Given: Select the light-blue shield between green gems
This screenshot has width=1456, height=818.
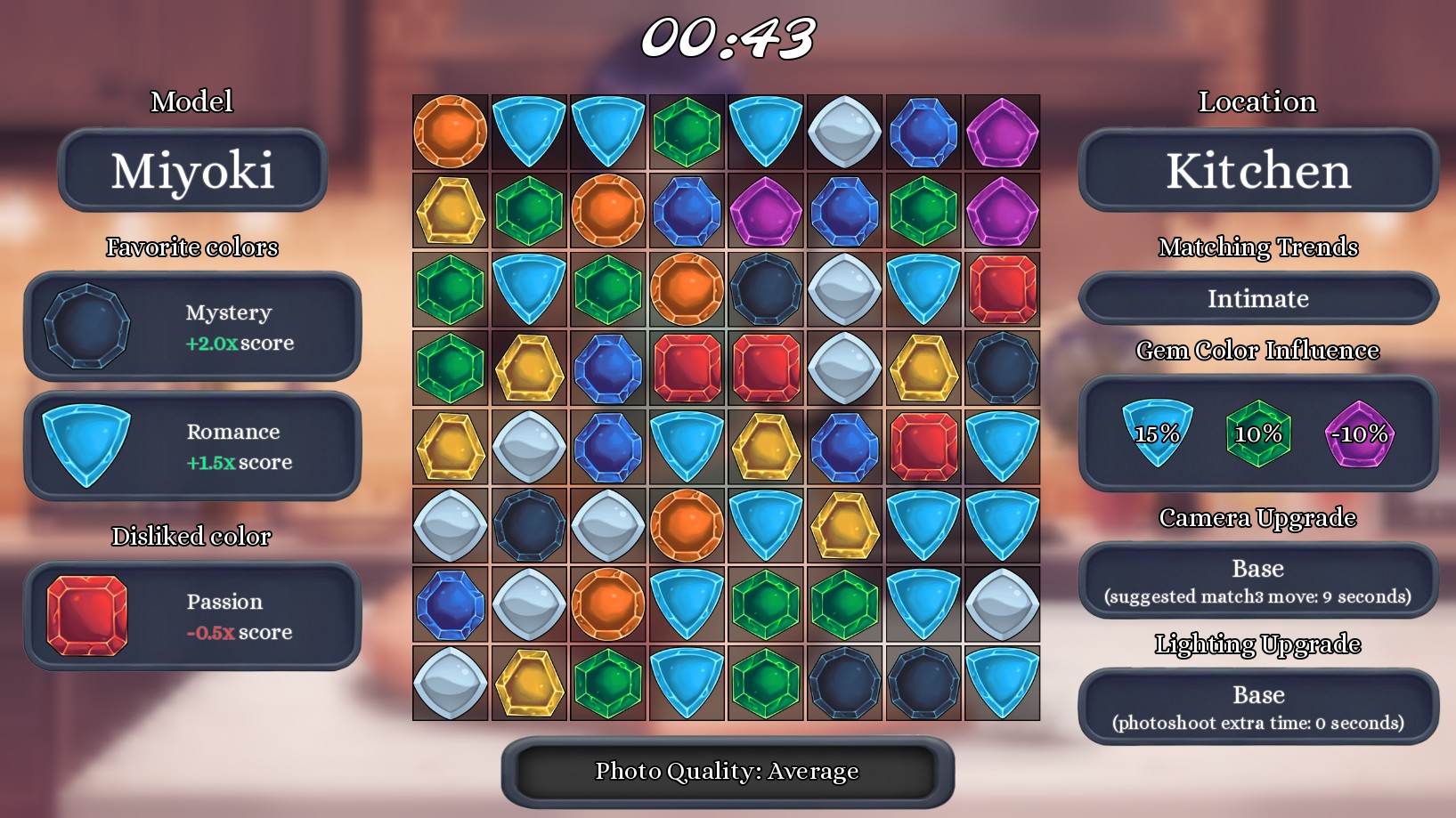Looking at the screenshot, I should [x=530, y=289].
